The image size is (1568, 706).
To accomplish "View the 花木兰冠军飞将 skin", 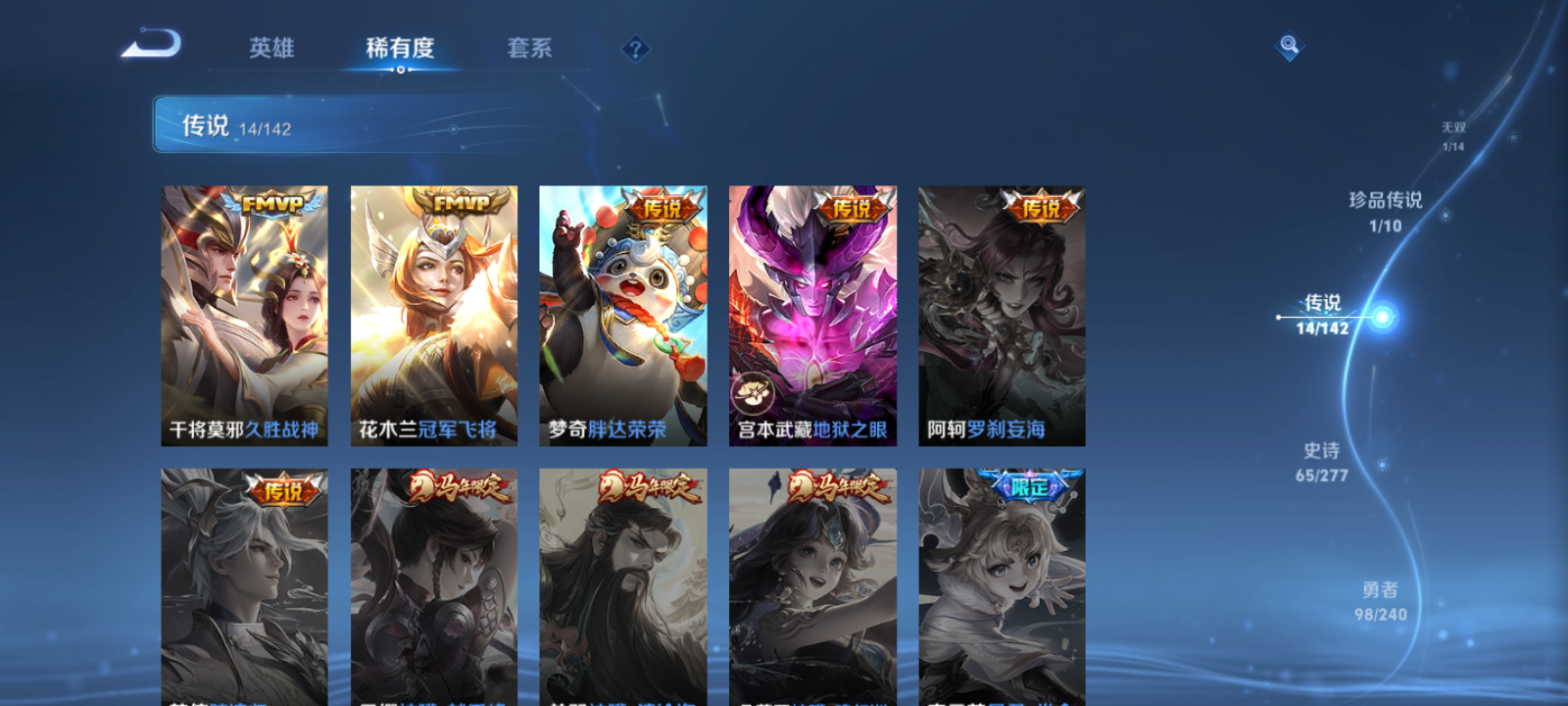I will [433, 314].
